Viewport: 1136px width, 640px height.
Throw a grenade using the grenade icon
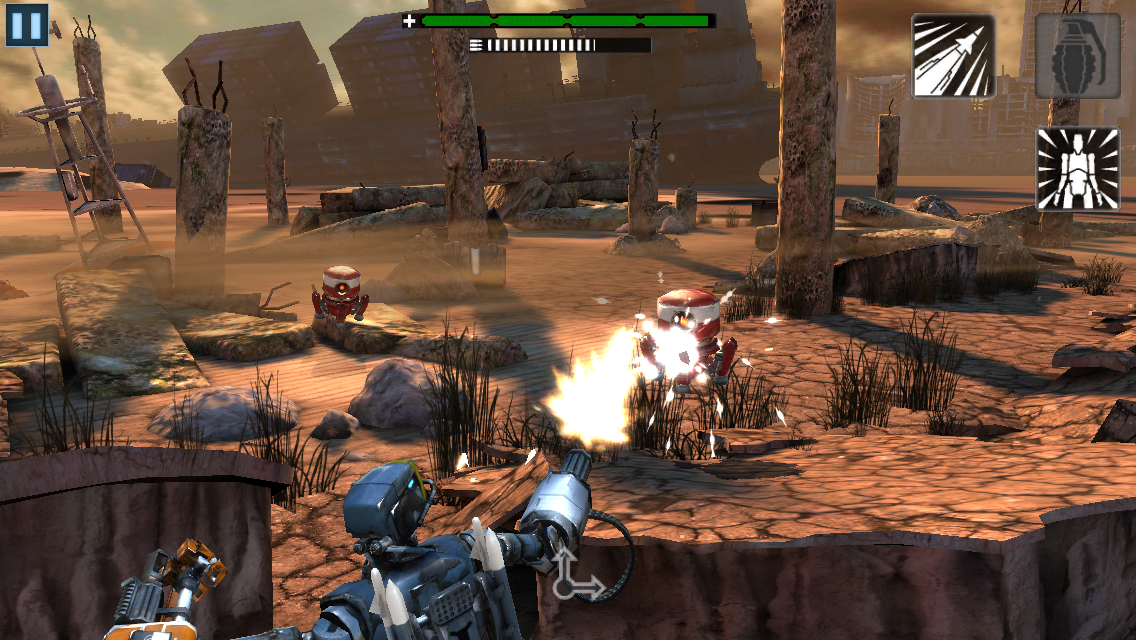click(1077, 56)
